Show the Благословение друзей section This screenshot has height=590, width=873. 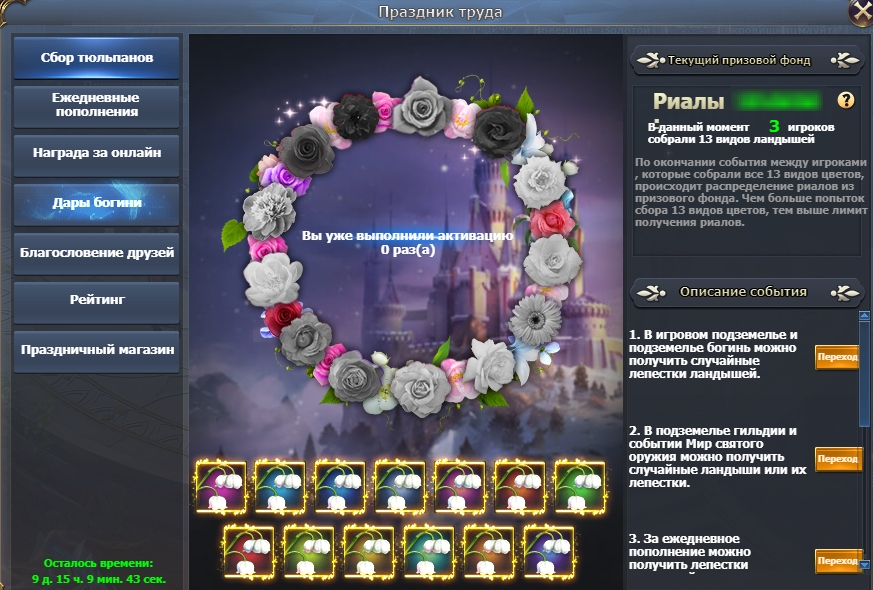97,253
